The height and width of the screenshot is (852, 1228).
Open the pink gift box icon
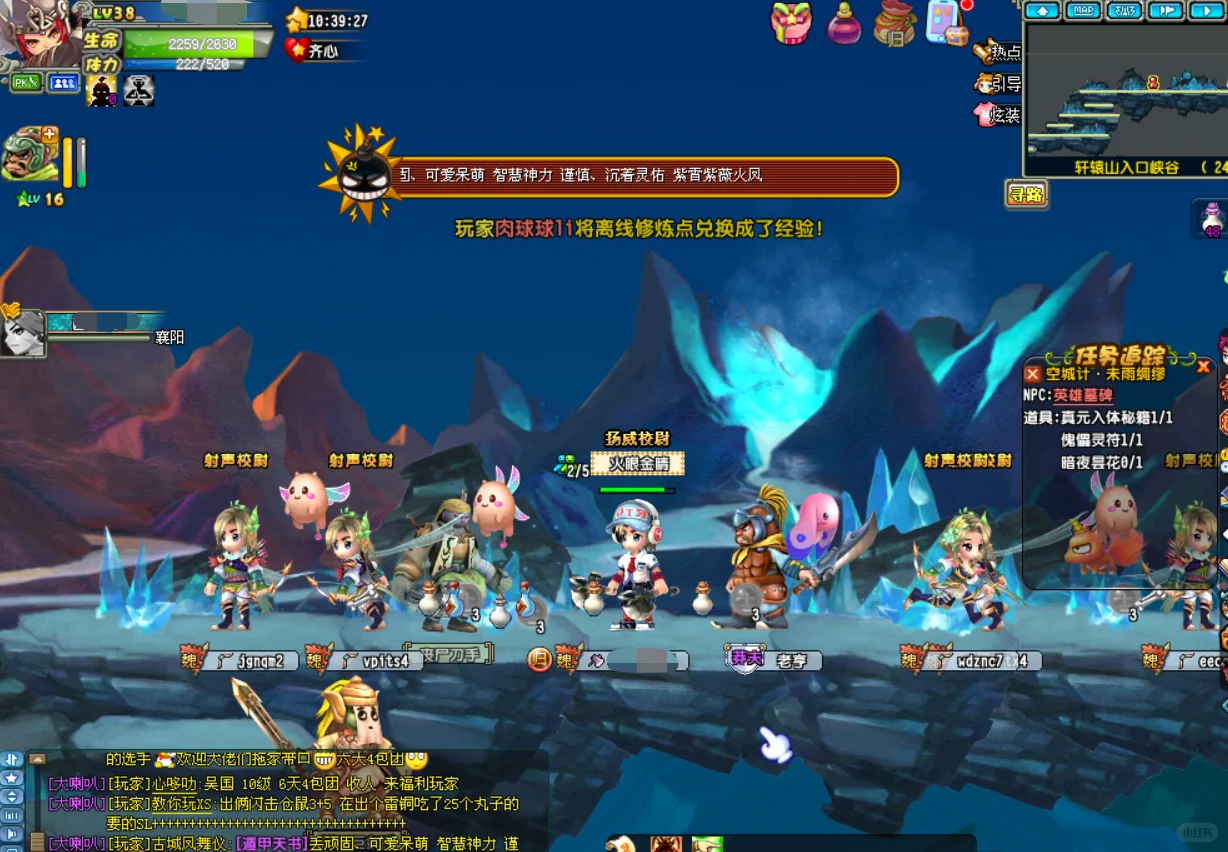pos(790,23)
